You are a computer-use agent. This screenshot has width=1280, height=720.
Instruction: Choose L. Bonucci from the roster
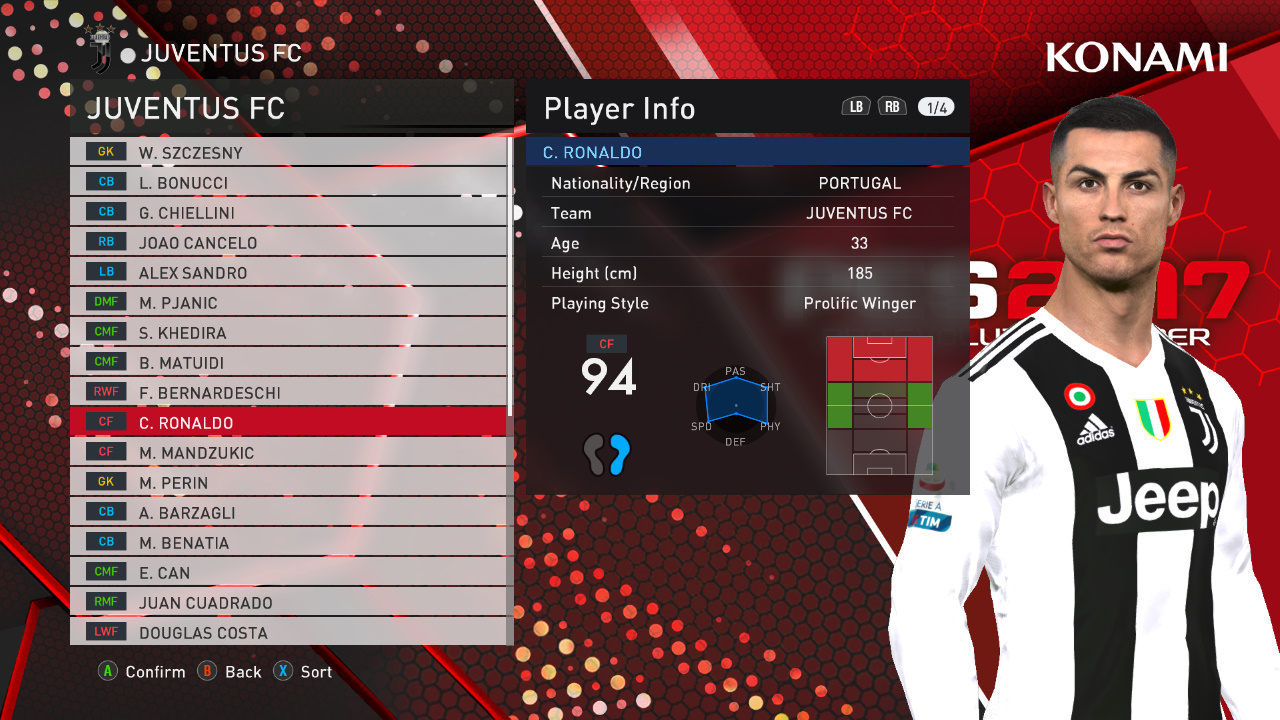point(288,182)
